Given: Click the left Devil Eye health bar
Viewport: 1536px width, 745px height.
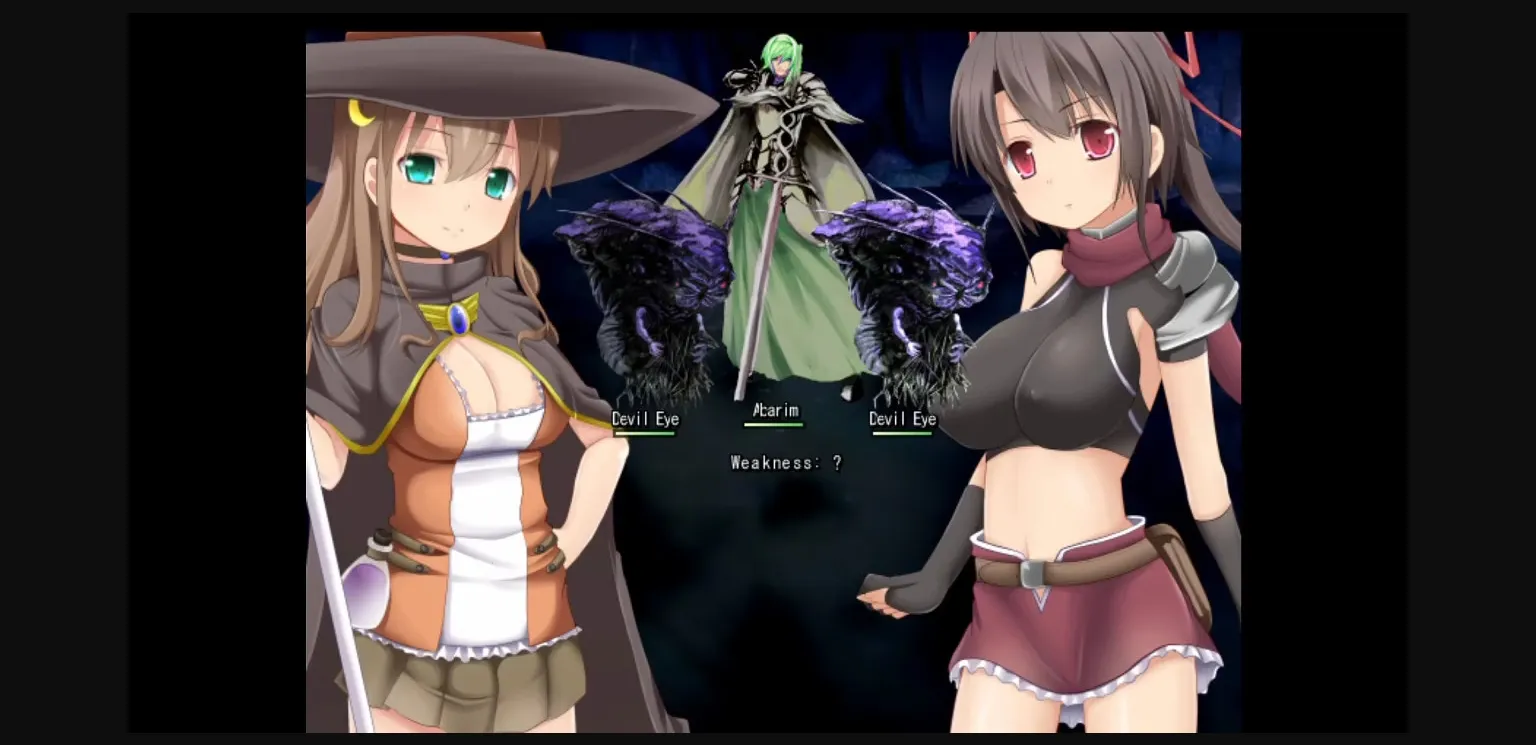Looking at the screenshot, I should [x=644, y=432].
